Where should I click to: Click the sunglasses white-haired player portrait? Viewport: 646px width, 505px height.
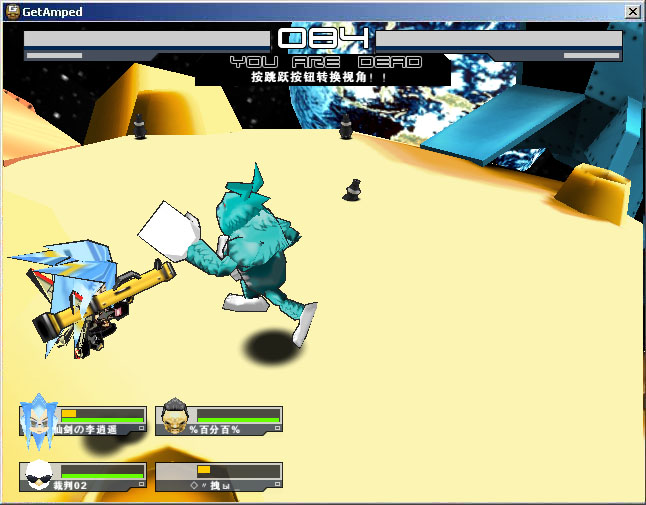pyautogui.click(x=39, y=476)
